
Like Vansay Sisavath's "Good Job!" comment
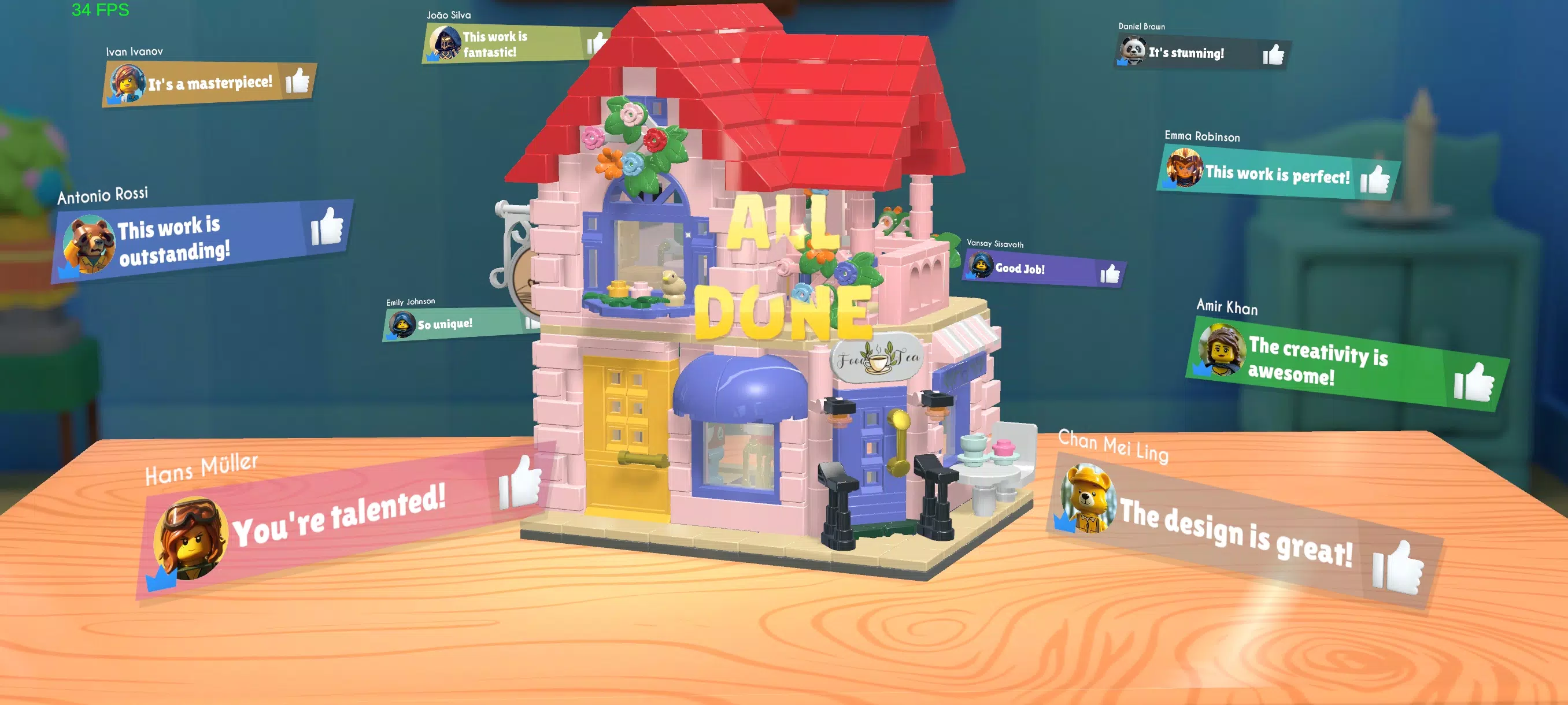pos(1110,274)
